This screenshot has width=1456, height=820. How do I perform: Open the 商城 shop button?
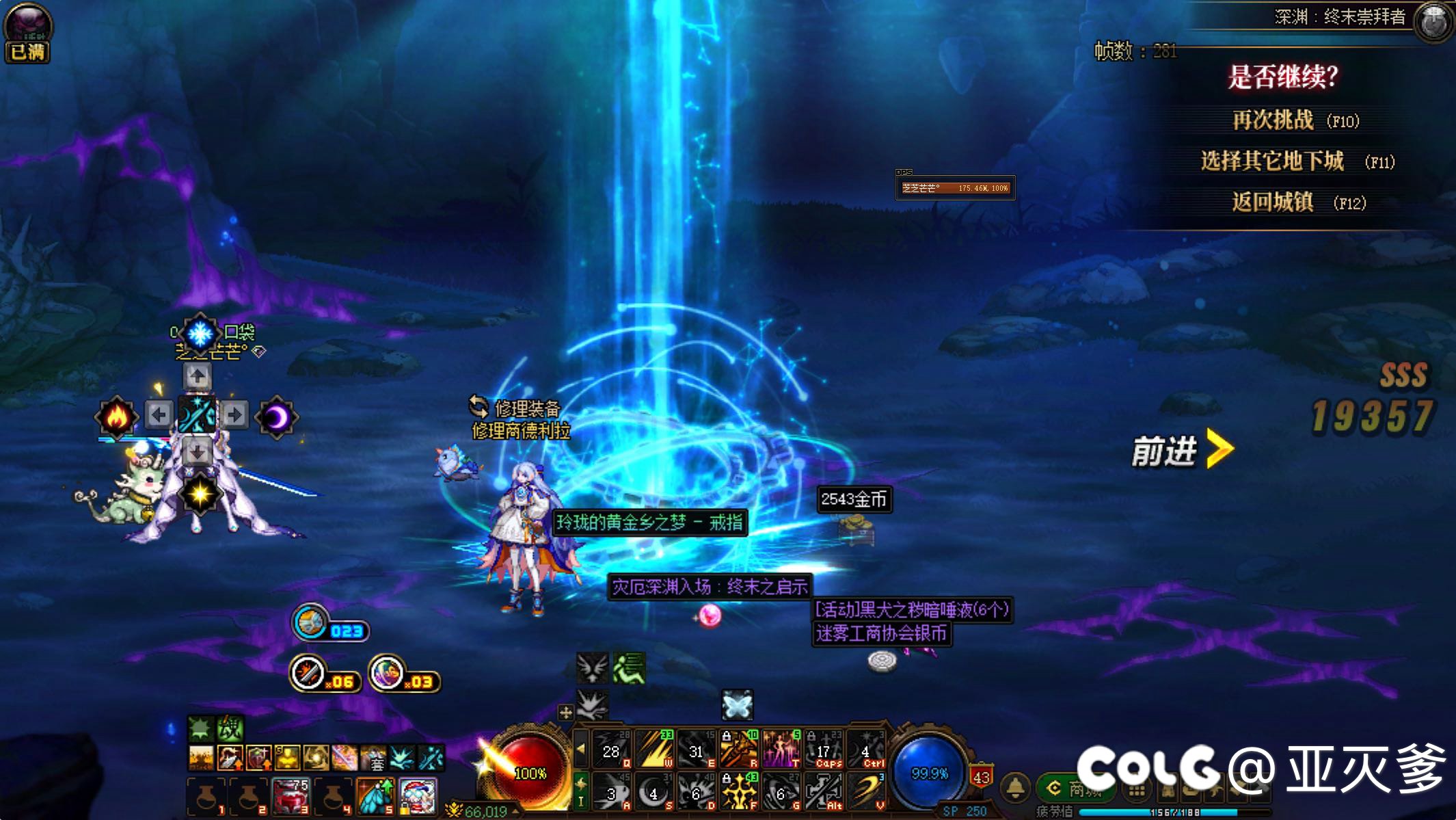tap(1076, 789)
